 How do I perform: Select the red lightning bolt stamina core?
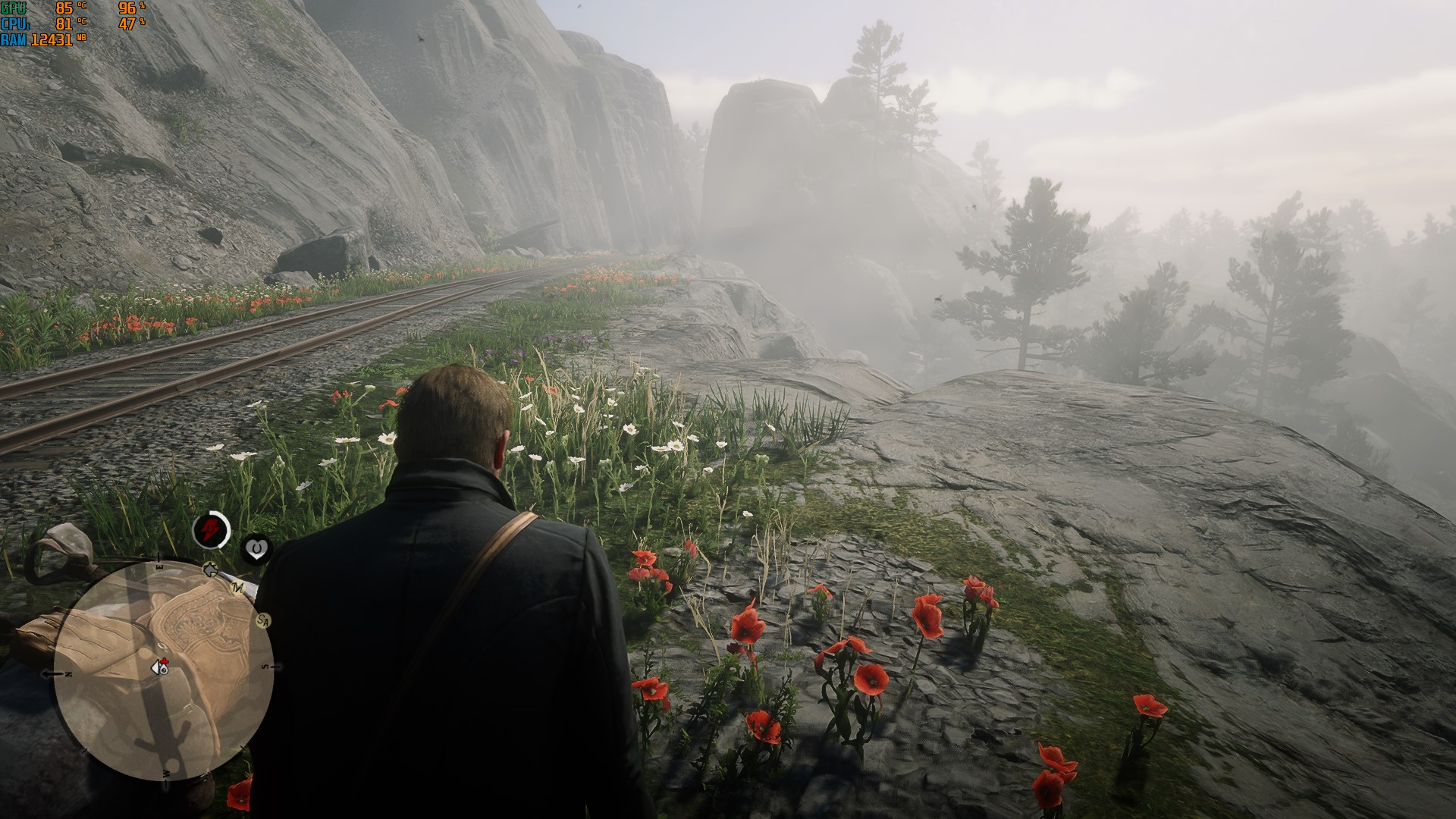click(211, 529)
